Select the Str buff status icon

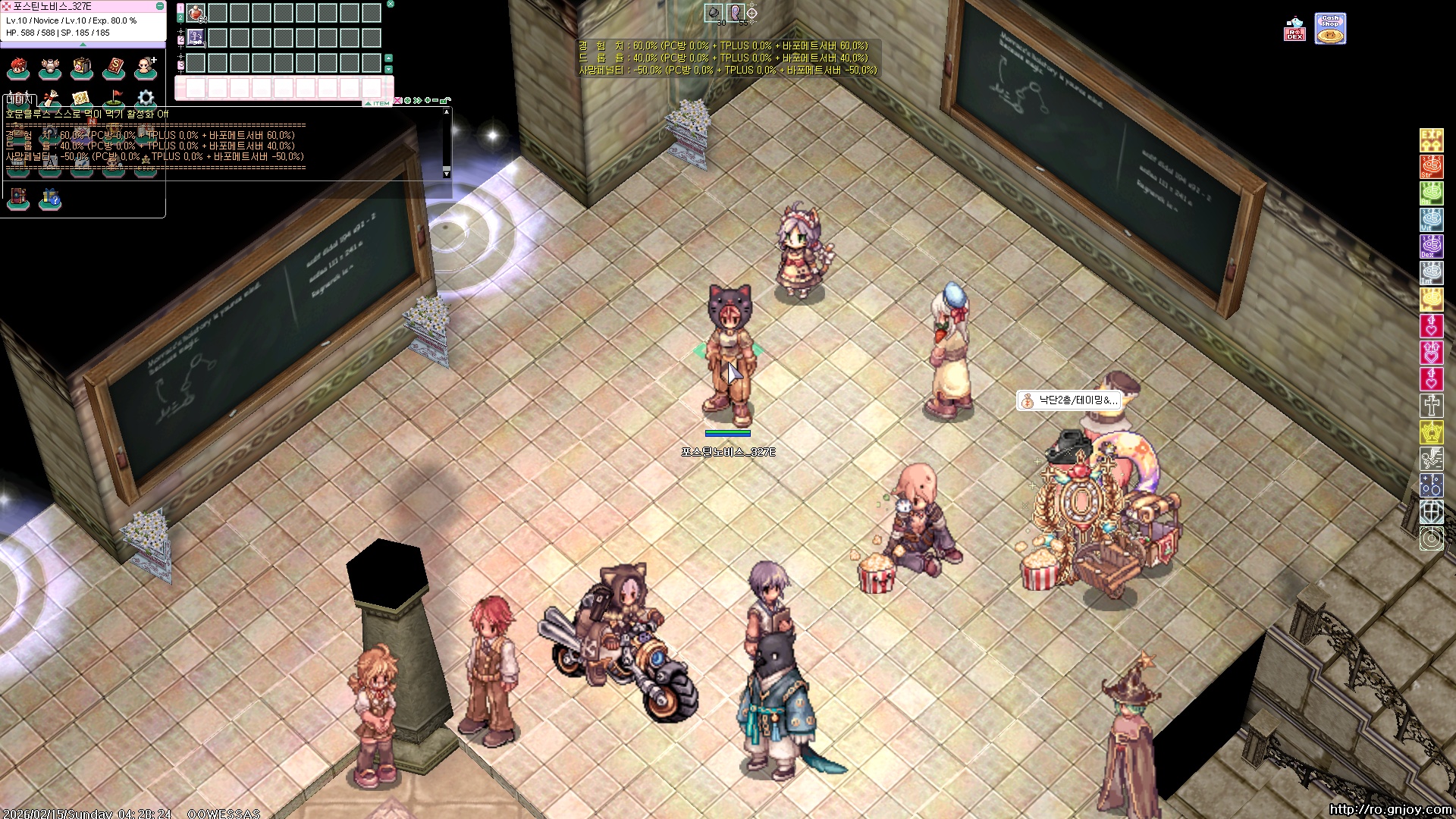tap(1431, 167)
